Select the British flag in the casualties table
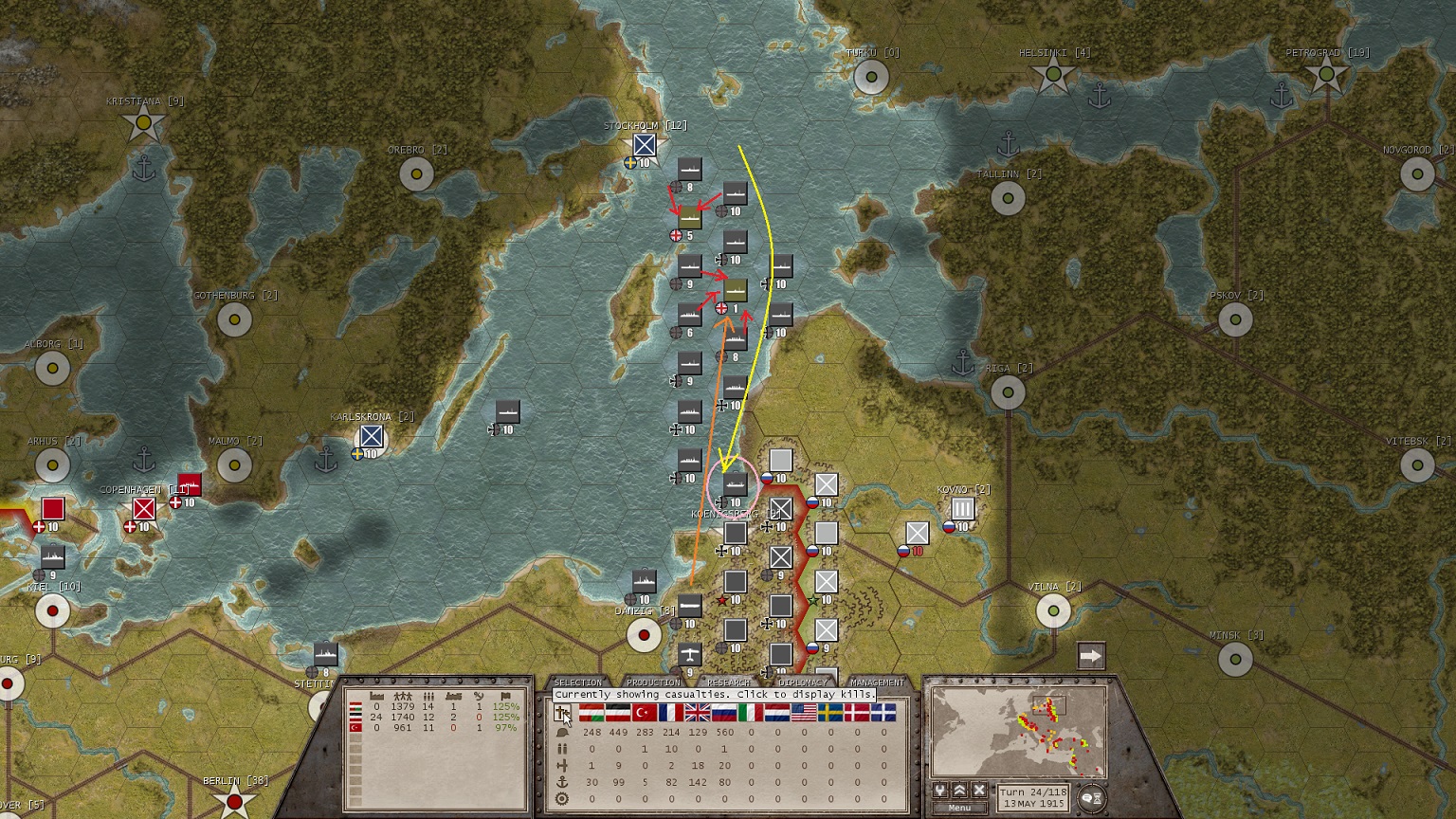Image resolution: width=1456 pixels, height=819 pixels. pyautogui.click(x=698, y=713)
